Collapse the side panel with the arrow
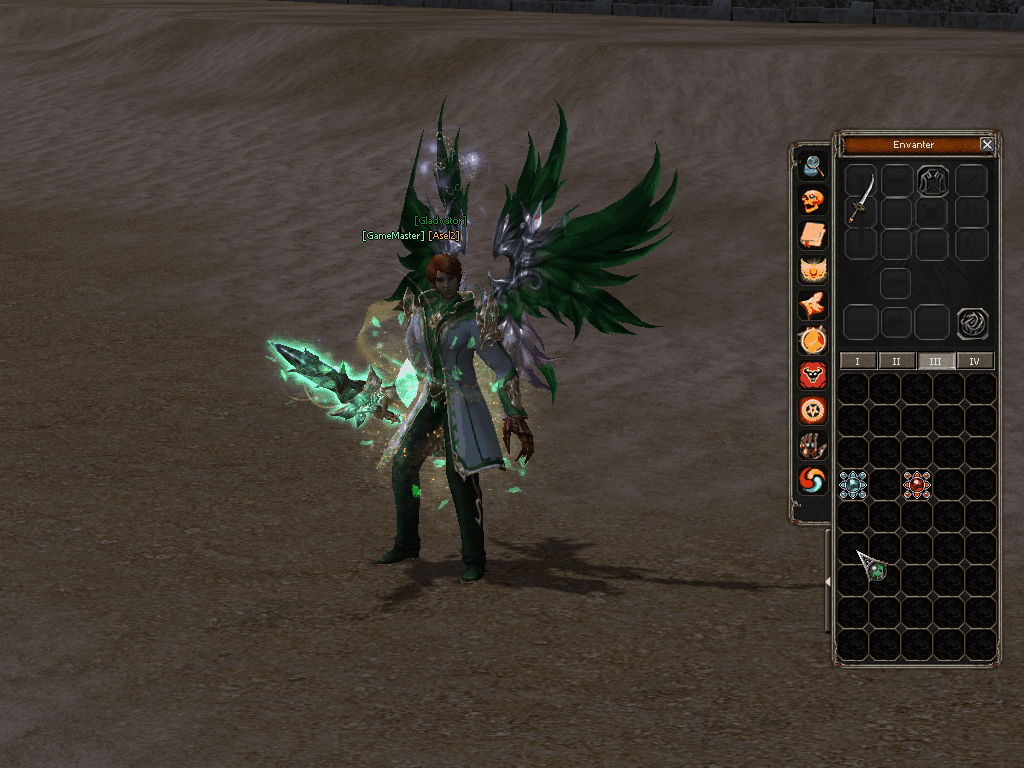Viewport: 1024px width, 768px height. pyautogui.click(x=827, y=582)
